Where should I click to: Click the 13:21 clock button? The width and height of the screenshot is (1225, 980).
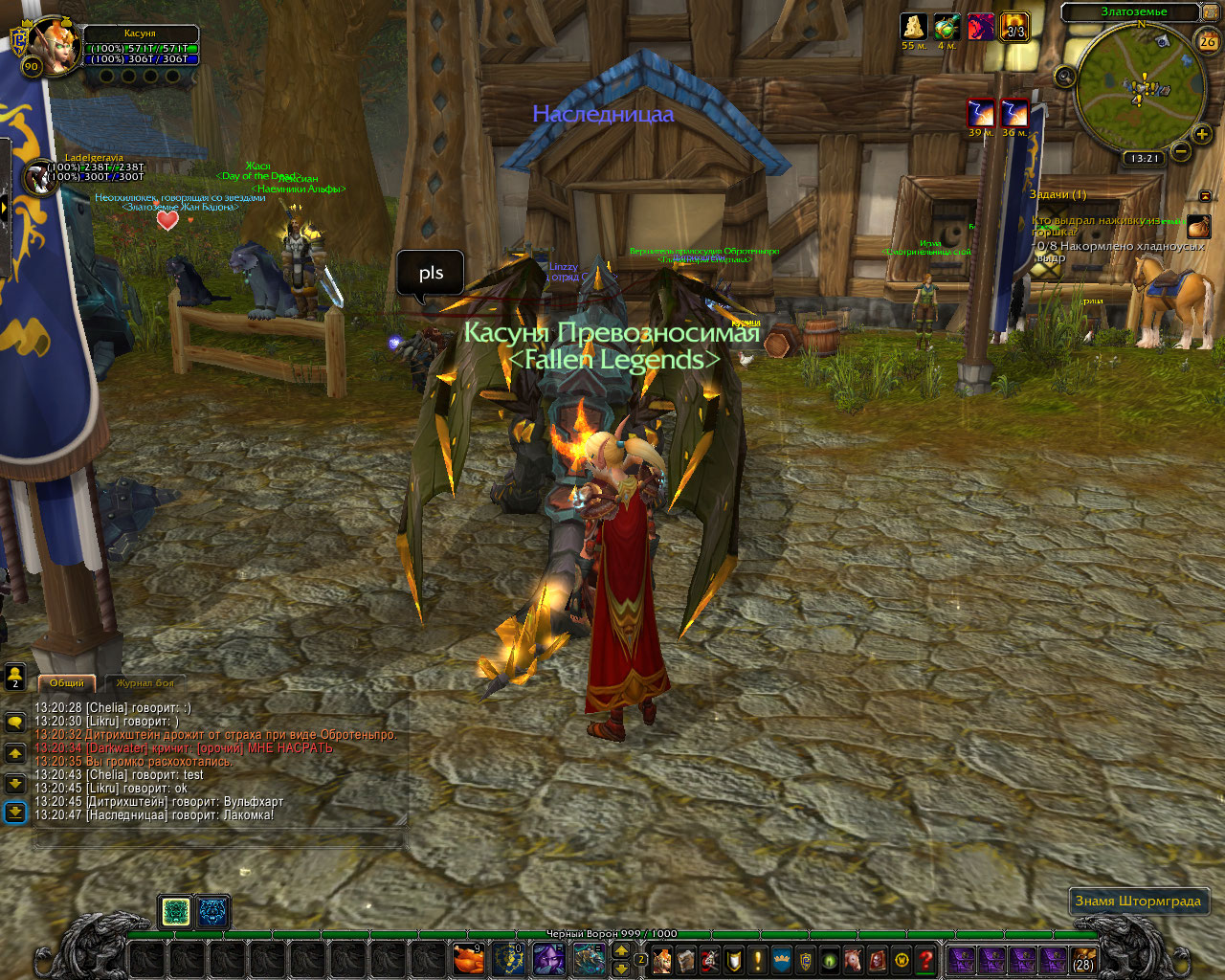[1144, 159]
